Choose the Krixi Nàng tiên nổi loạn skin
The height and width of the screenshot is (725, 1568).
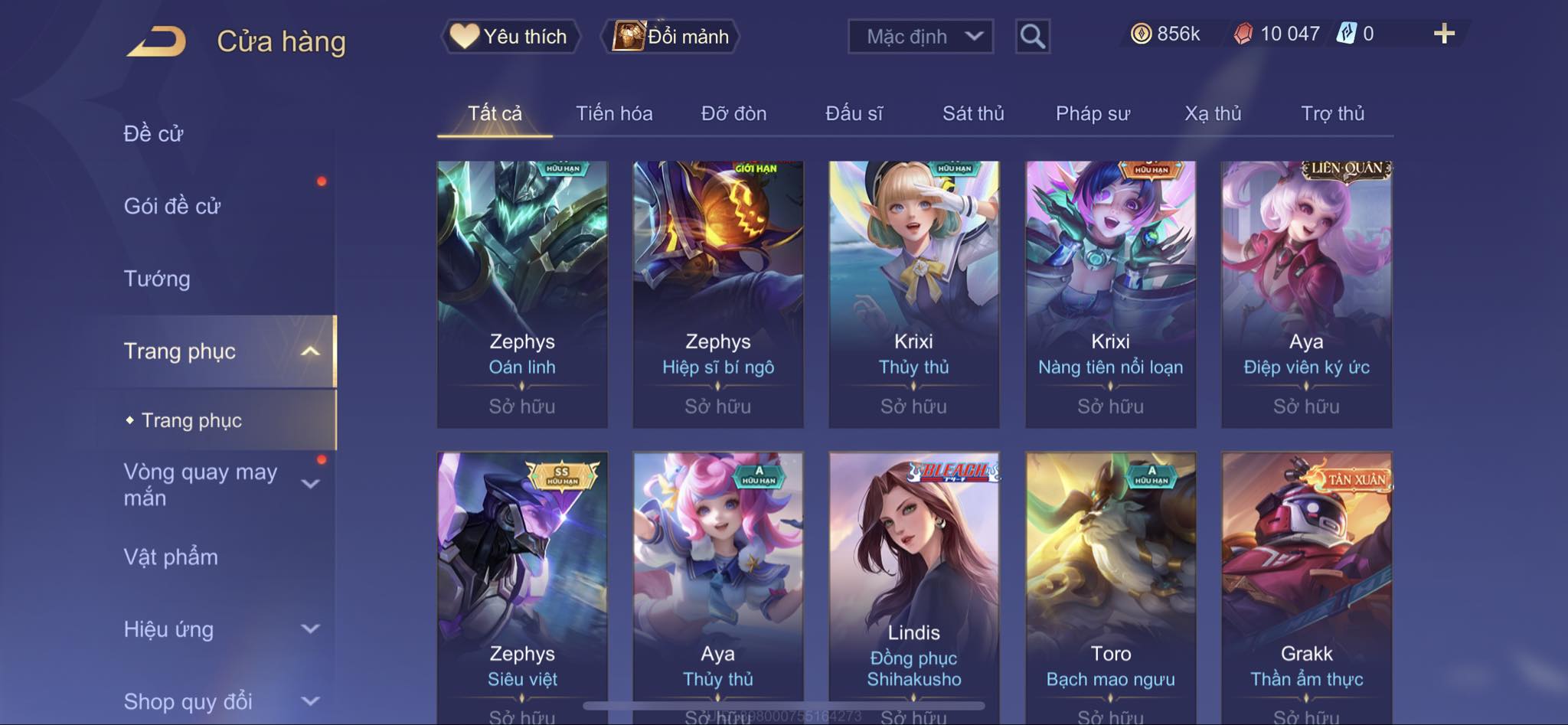point(1110,294)
